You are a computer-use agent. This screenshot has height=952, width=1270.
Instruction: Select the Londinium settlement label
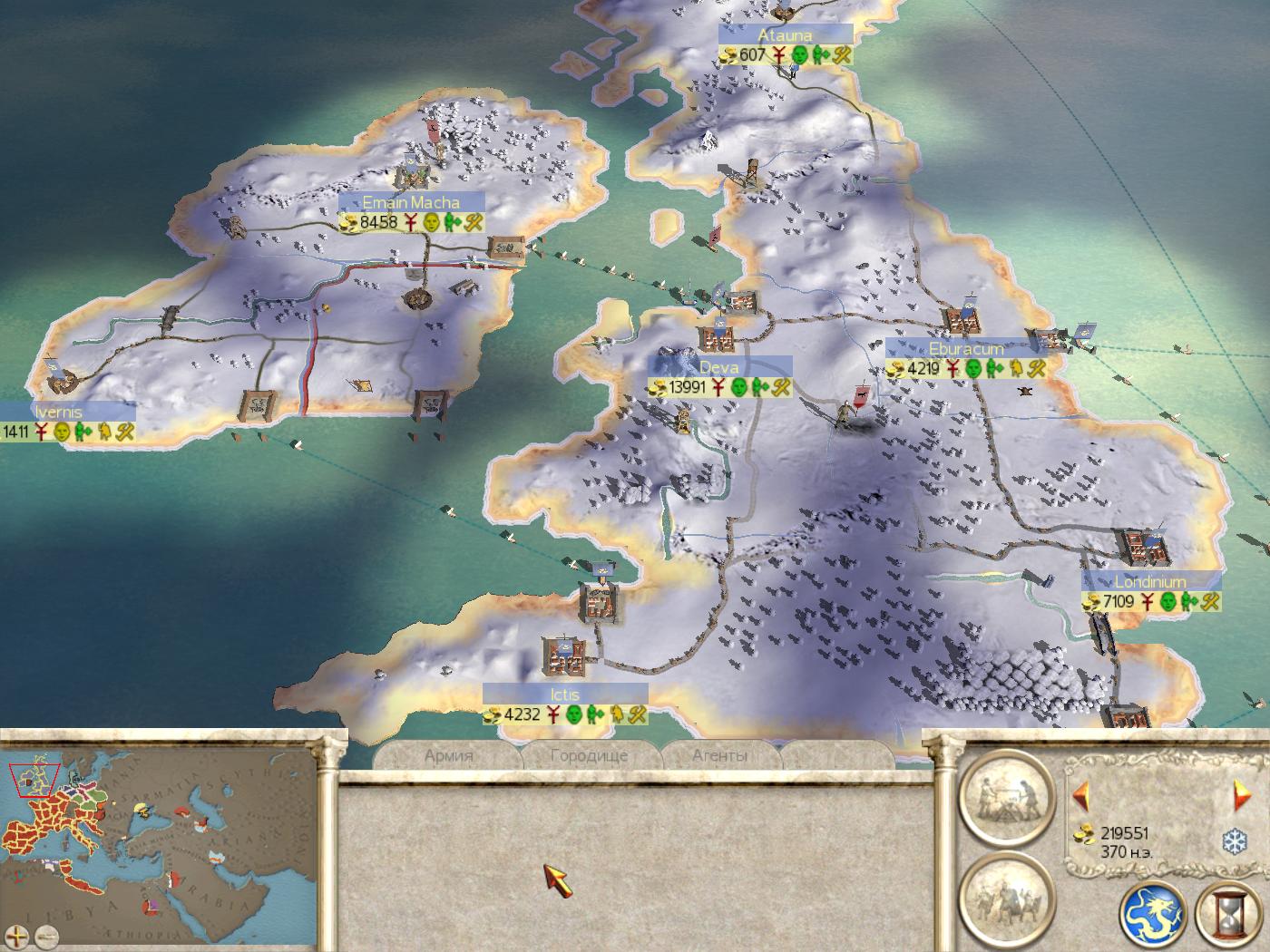[x=1150, y=582]
